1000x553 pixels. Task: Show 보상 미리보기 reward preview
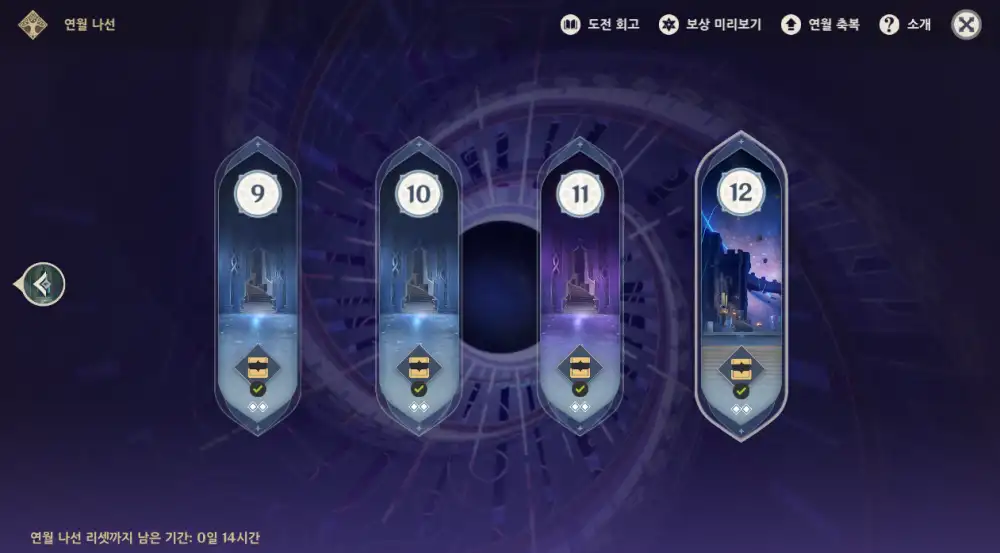point(710,25)
